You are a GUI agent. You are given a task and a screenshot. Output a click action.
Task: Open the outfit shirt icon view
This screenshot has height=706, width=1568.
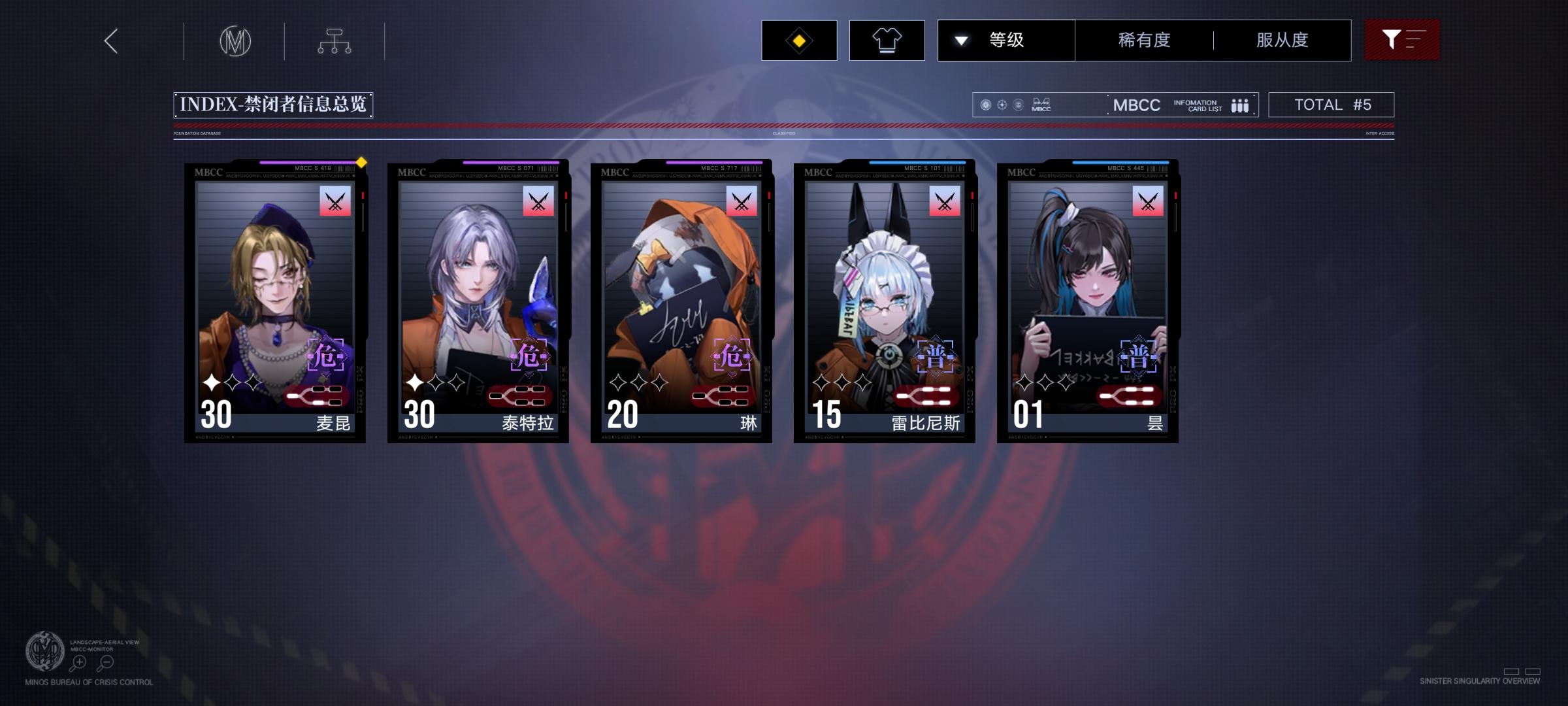[x=887, y=39]
